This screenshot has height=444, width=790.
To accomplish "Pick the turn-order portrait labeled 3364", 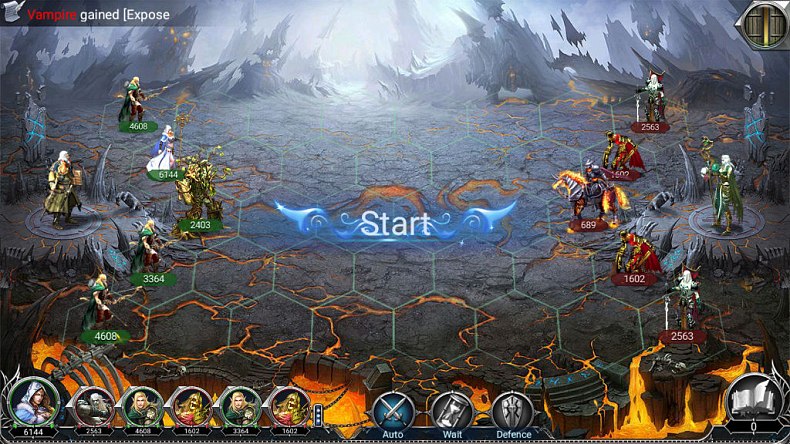I will tap(239, 408).
